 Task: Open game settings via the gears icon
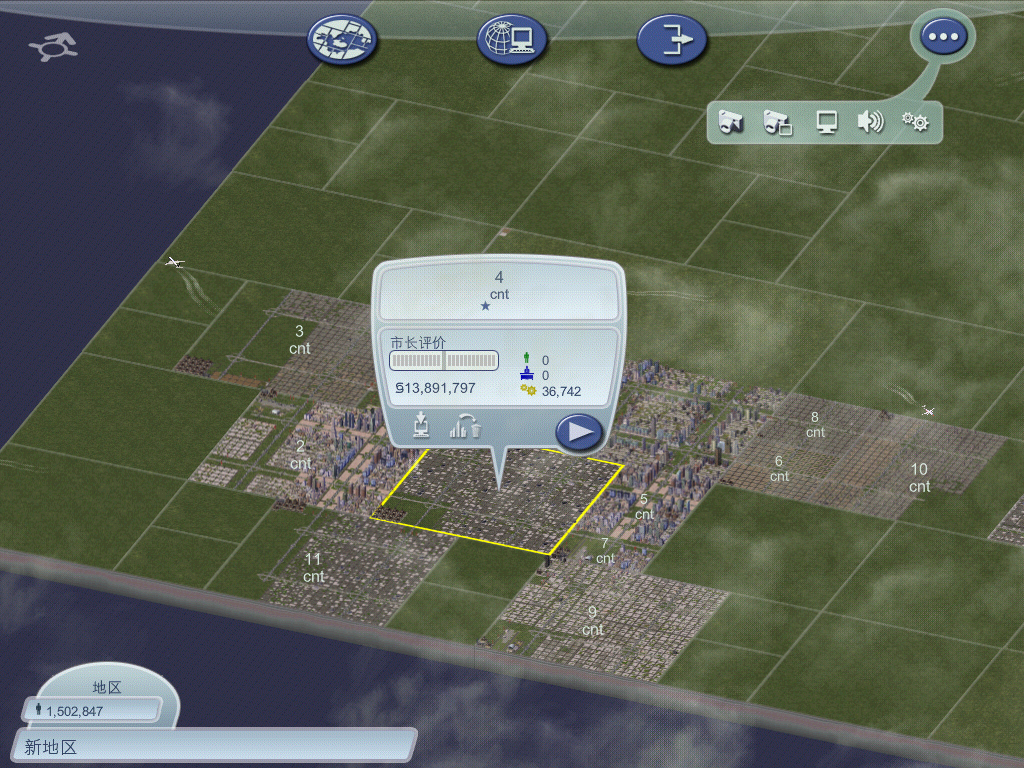click(x=915, y=123)
